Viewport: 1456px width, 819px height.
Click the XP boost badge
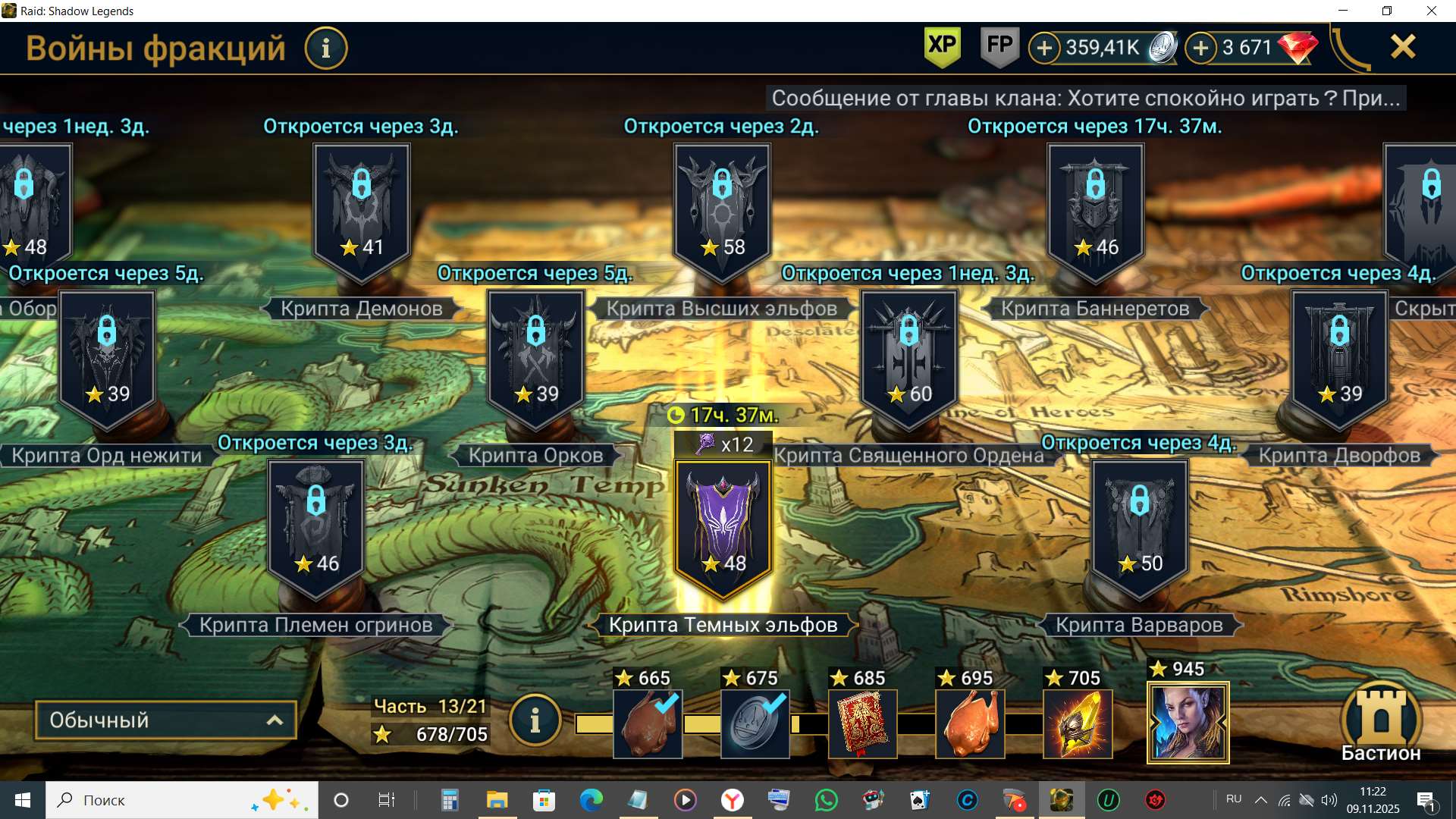pyautogui.click(x=940, y=47)
